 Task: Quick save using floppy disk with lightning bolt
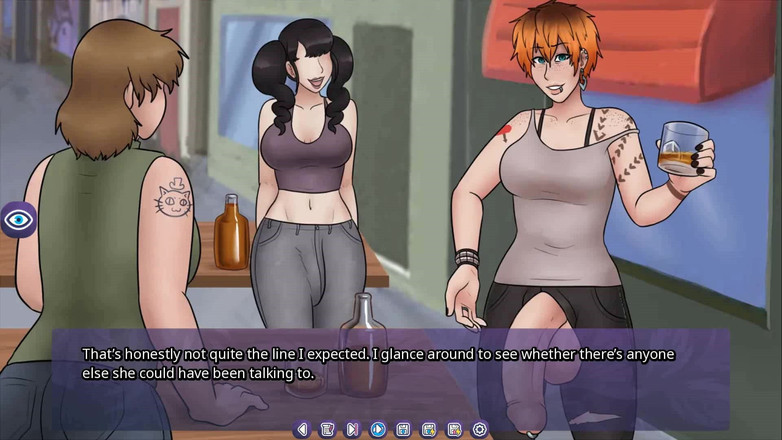(429, 429)
